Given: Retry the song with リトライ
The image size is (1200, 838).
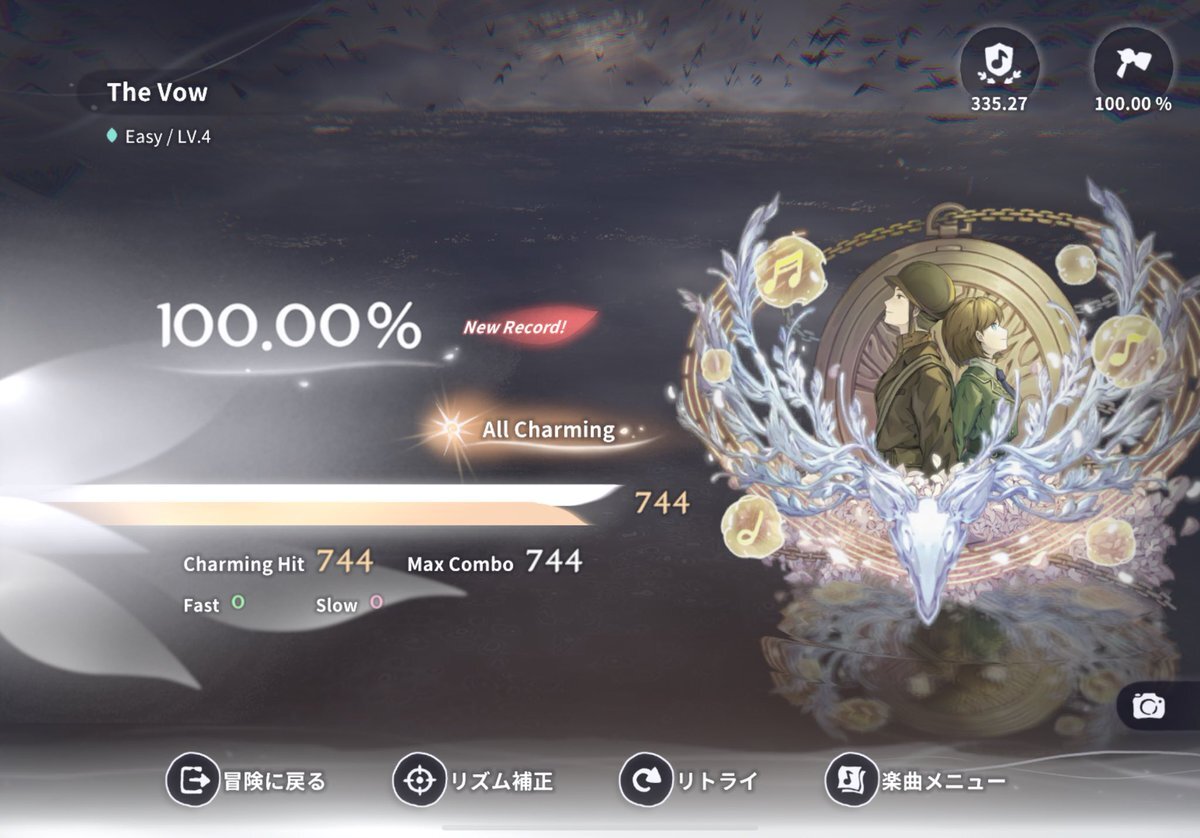Looking at the screenshot, I should point(689,780).
